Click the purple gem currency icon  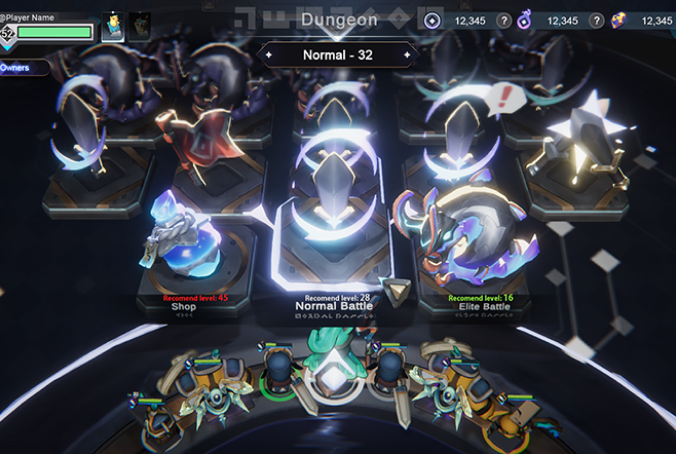(x=618, y=21)
